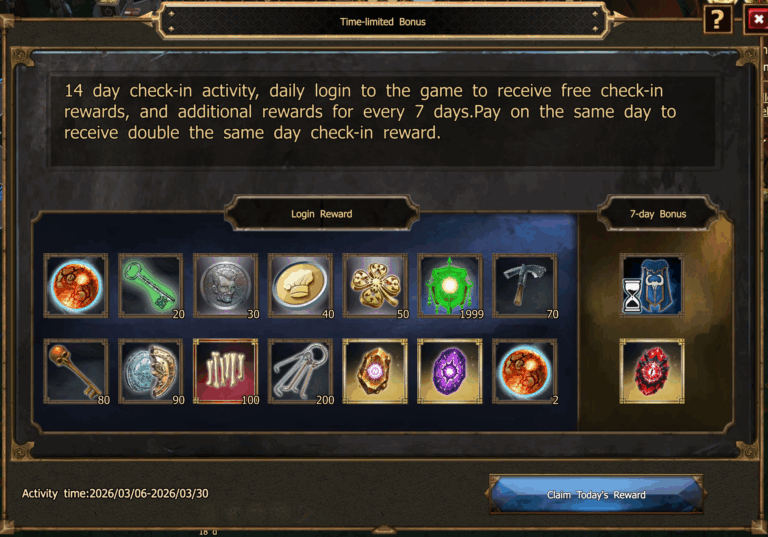Viewport: 768px width, 537px height.
Task: Choose the purple gem reward
Action: pyautogui.click(x=450, y=371)
